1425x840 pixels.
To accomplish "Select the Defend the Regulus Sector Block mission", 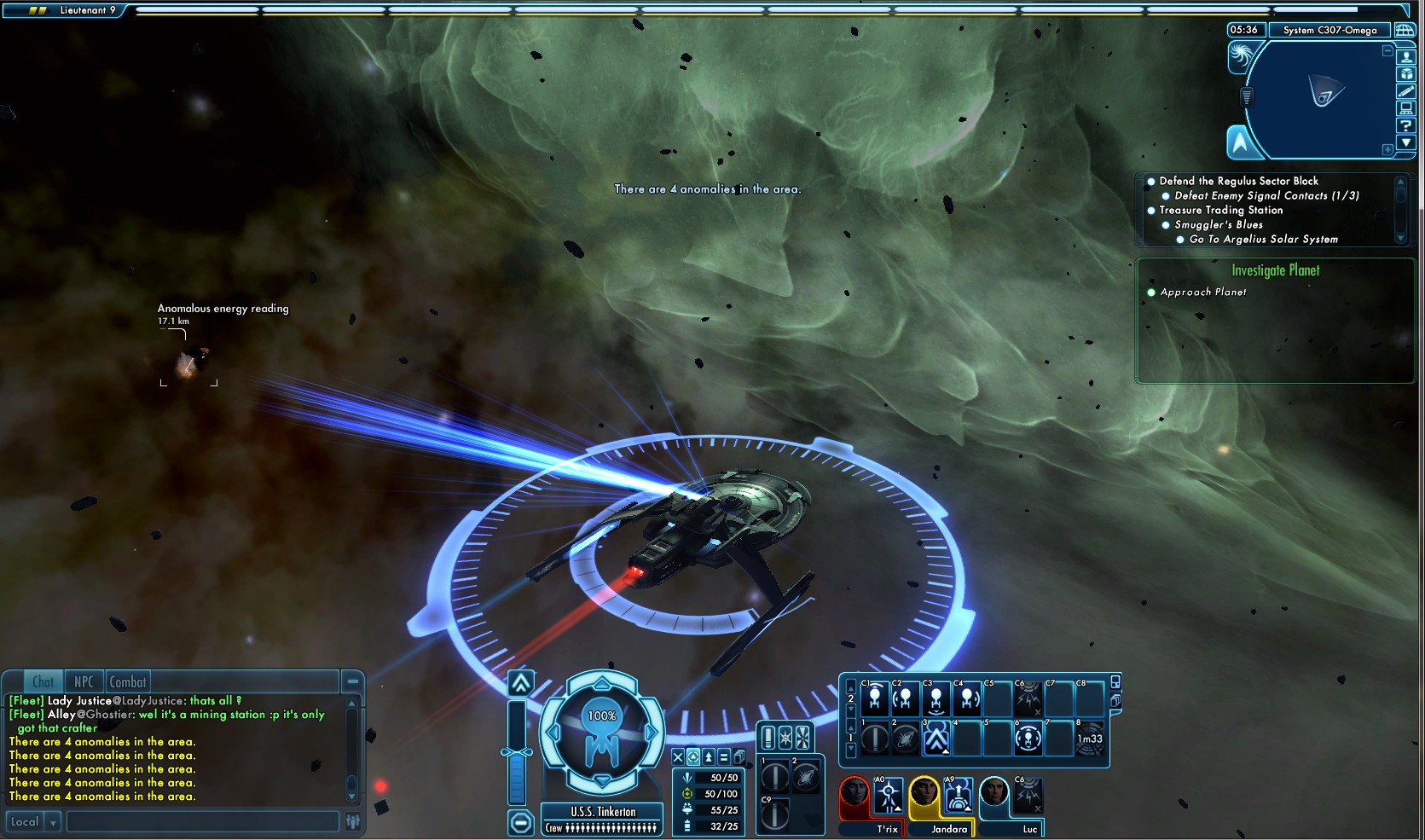I will click(x=1238, y=181).
